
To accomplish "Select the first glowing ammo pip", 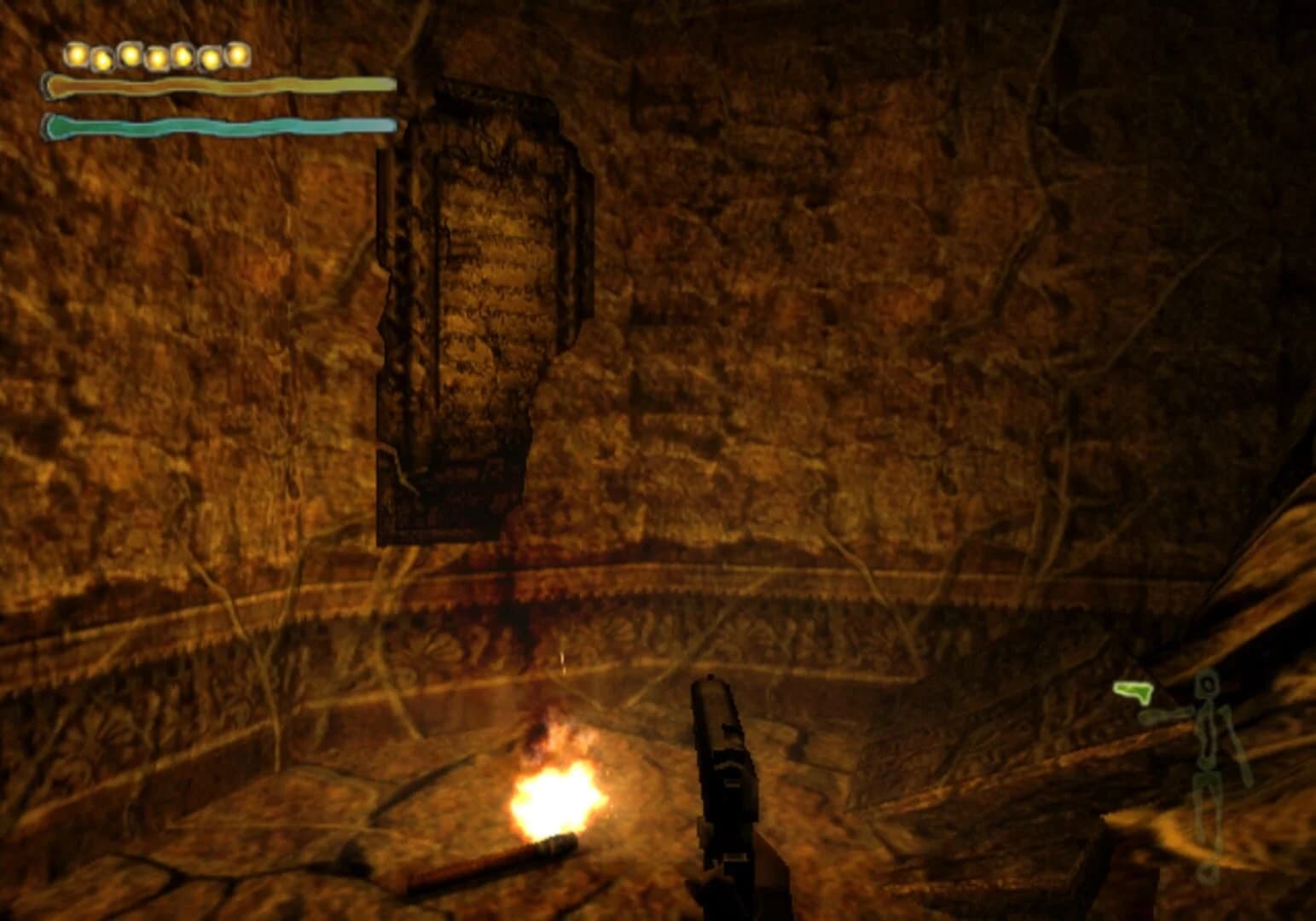I will tap(76, 55).
